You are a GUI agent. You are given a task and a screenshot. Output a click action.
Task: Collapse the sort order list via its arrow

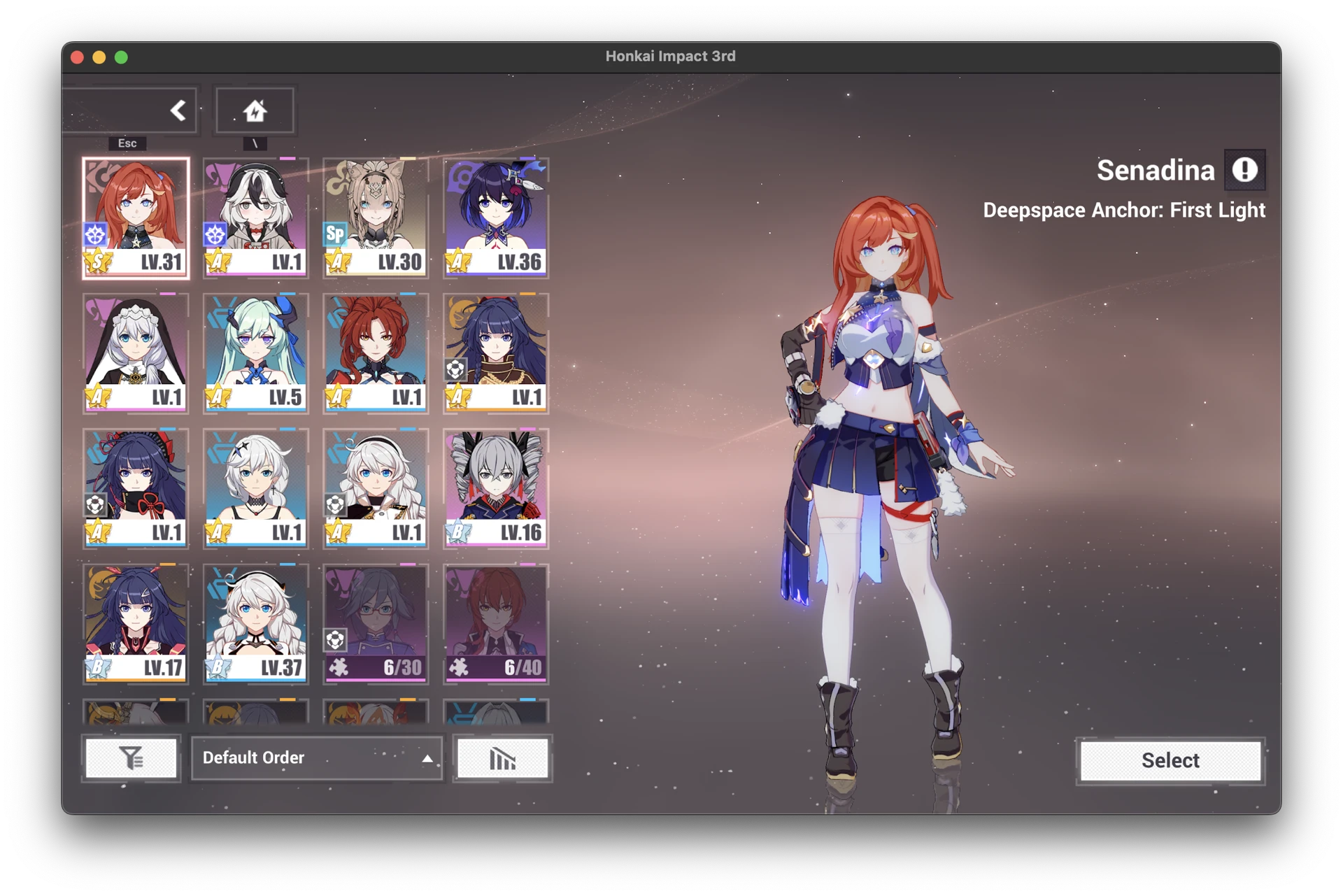(427, 758)
